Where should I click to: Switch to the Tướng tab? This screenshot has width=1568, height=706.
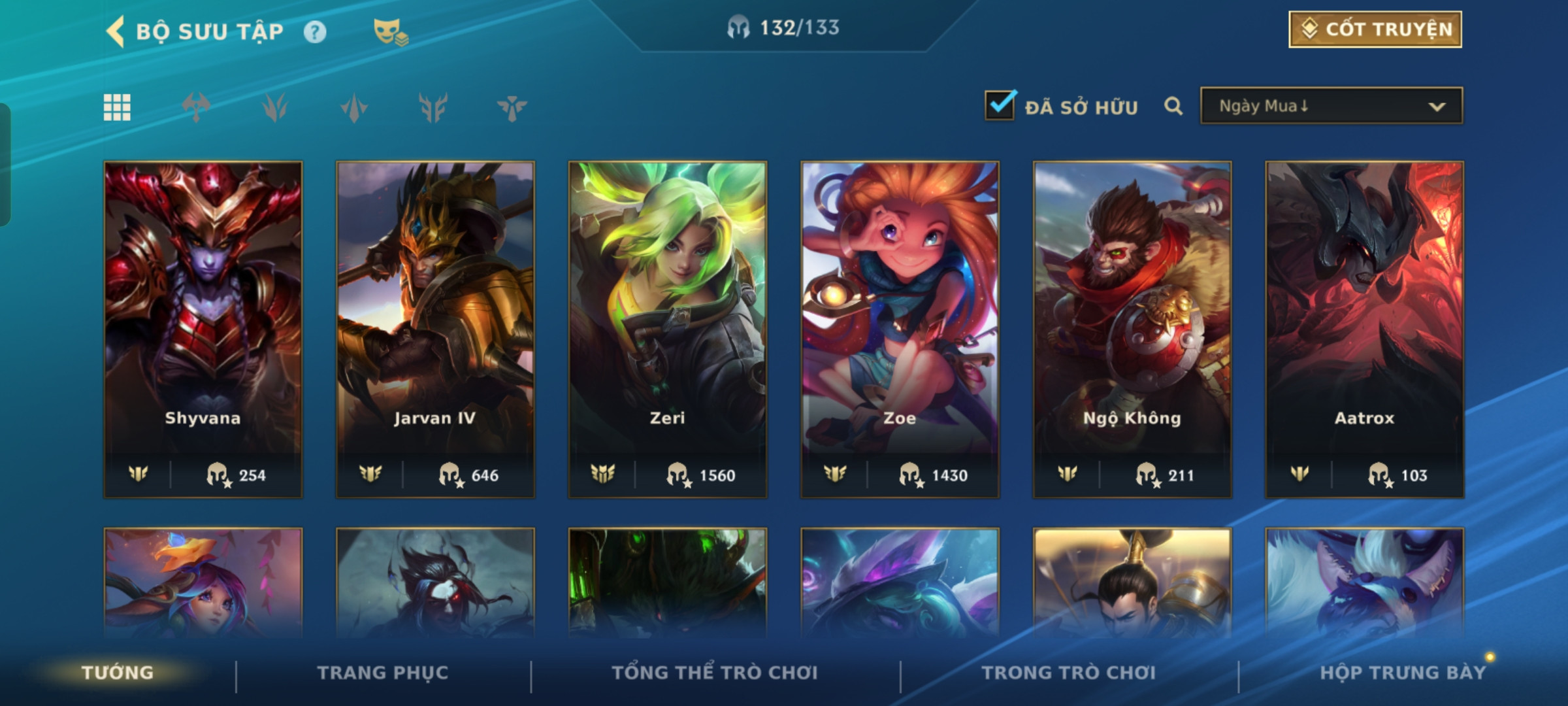118,672
